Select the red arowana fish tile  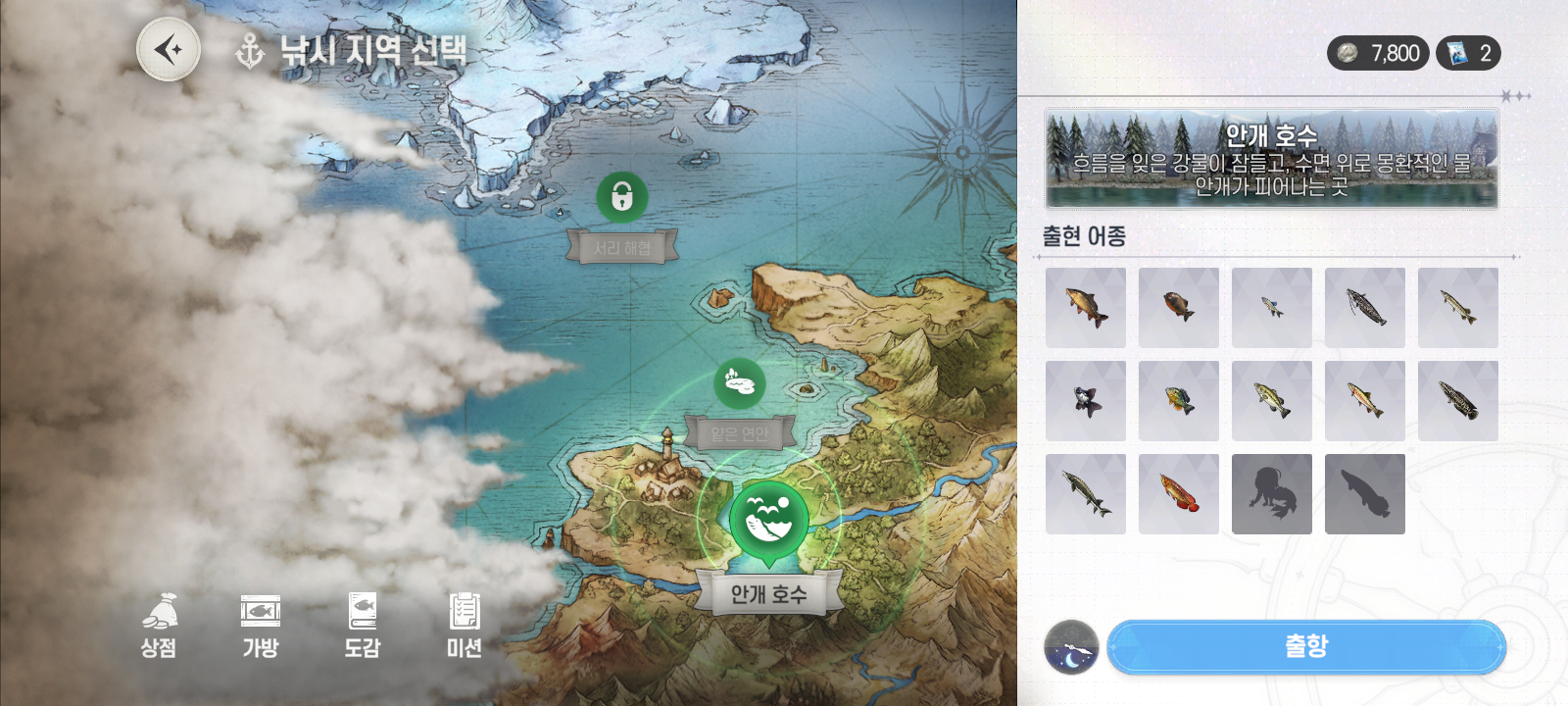1179,494
